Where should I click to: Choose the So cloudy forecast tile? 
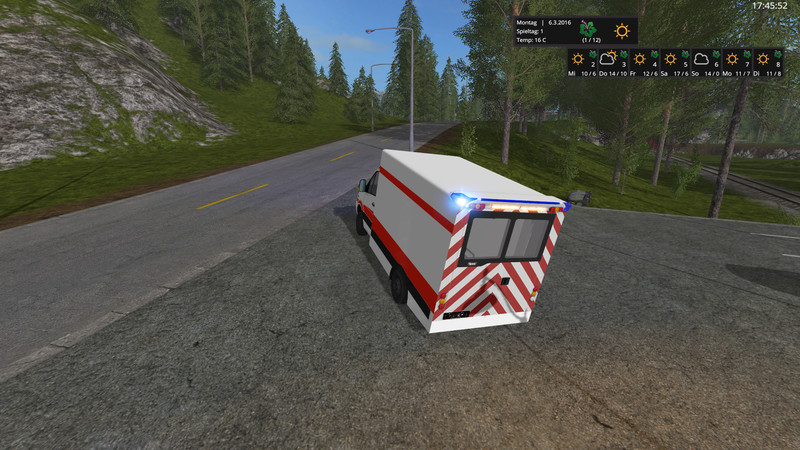pyautogui.click(x=706, y=63)
